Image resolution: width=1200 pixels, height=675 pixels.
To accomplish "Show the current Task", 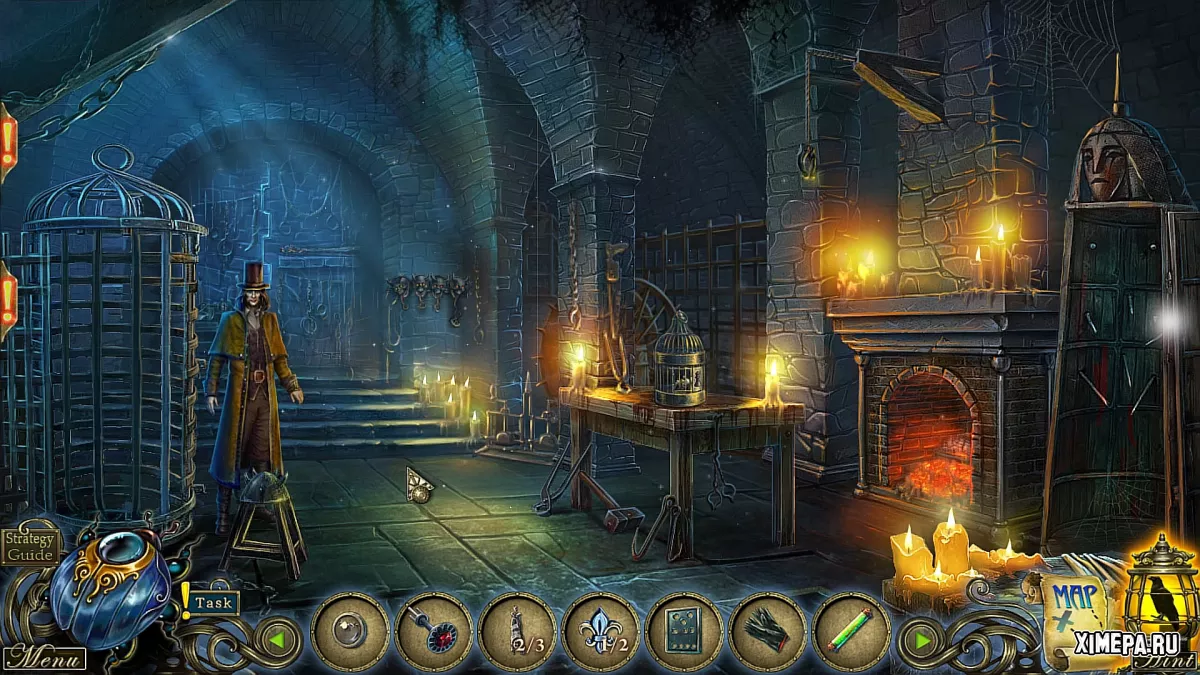I will point(212,602).
